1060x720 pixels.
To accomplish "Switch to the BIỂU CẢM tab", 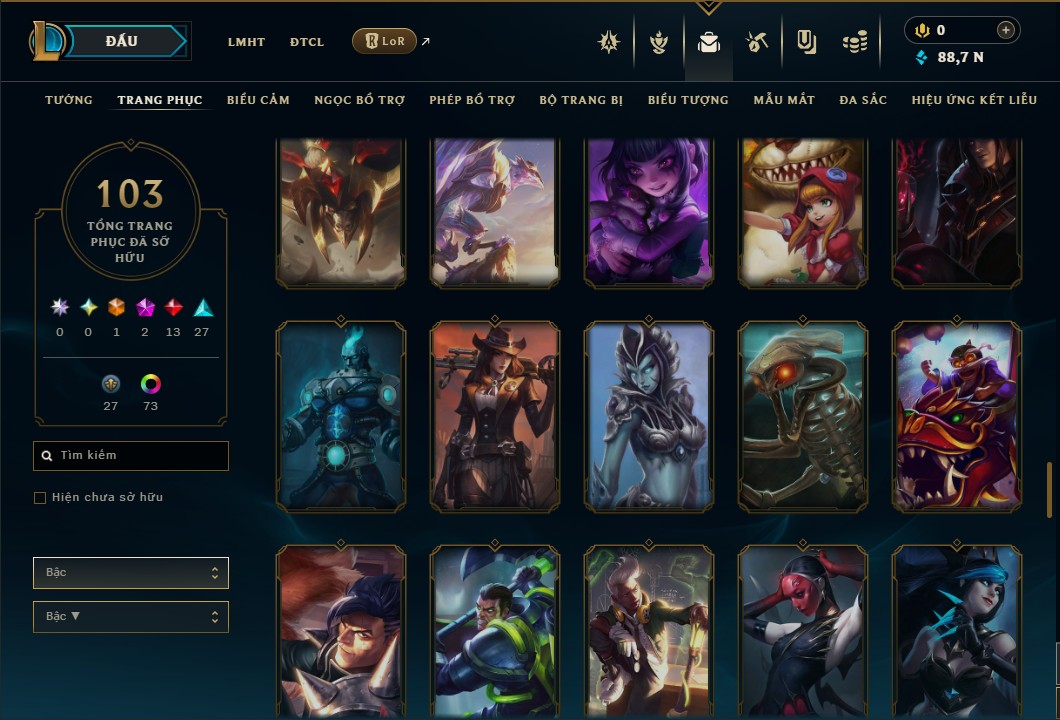I will [x=258, y=100].
